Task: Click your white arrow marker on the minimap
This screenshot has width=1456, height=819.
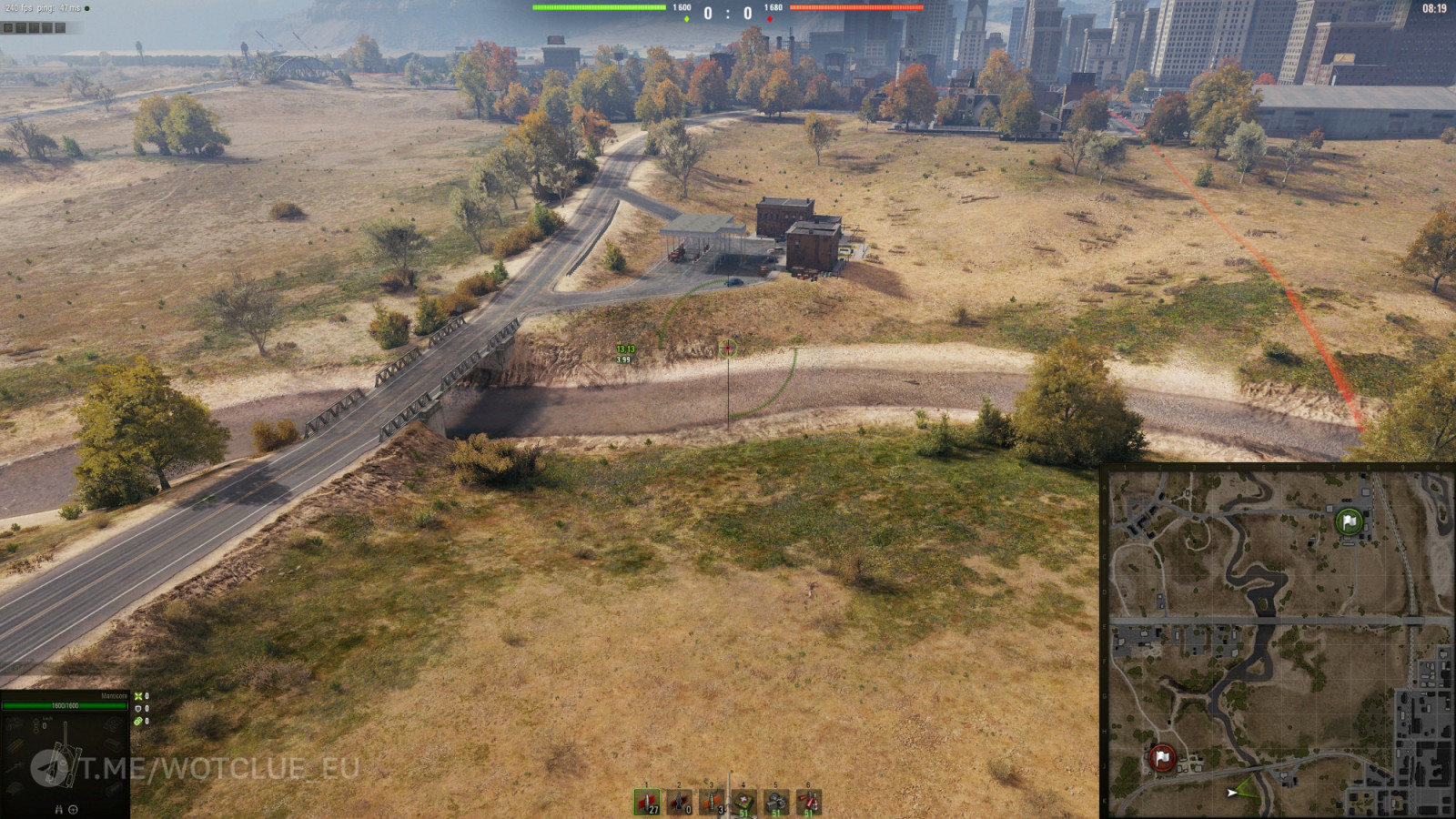Action: coord(1232,793)
